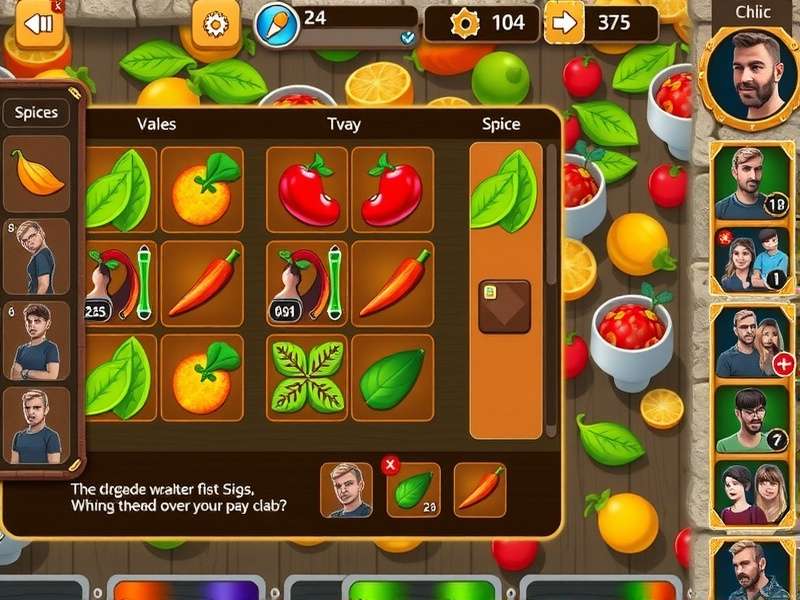Choose the four-leaf herb cluster tile

point(306,377)
